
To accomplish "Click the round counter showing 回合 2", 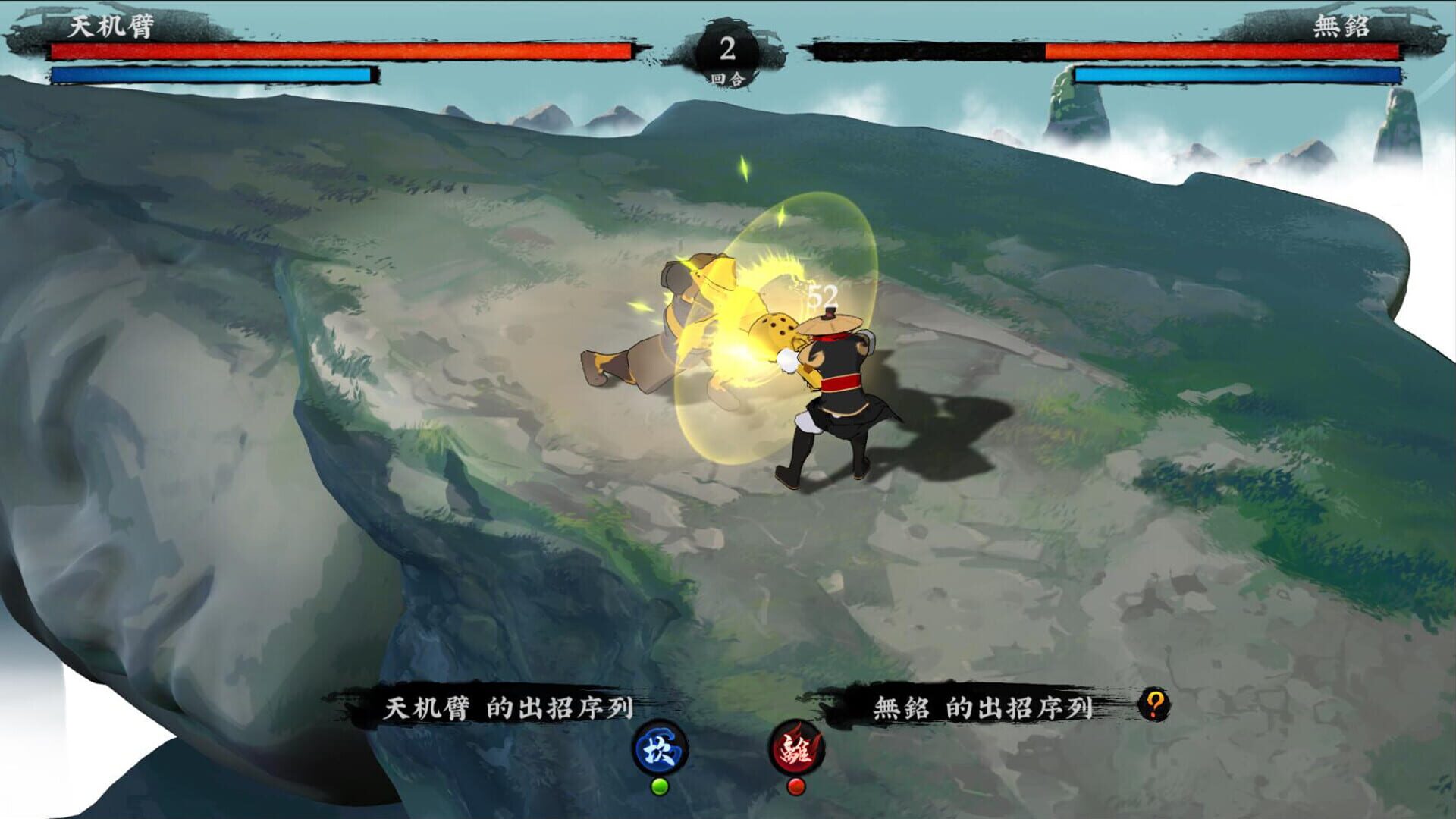I will 729,49.
